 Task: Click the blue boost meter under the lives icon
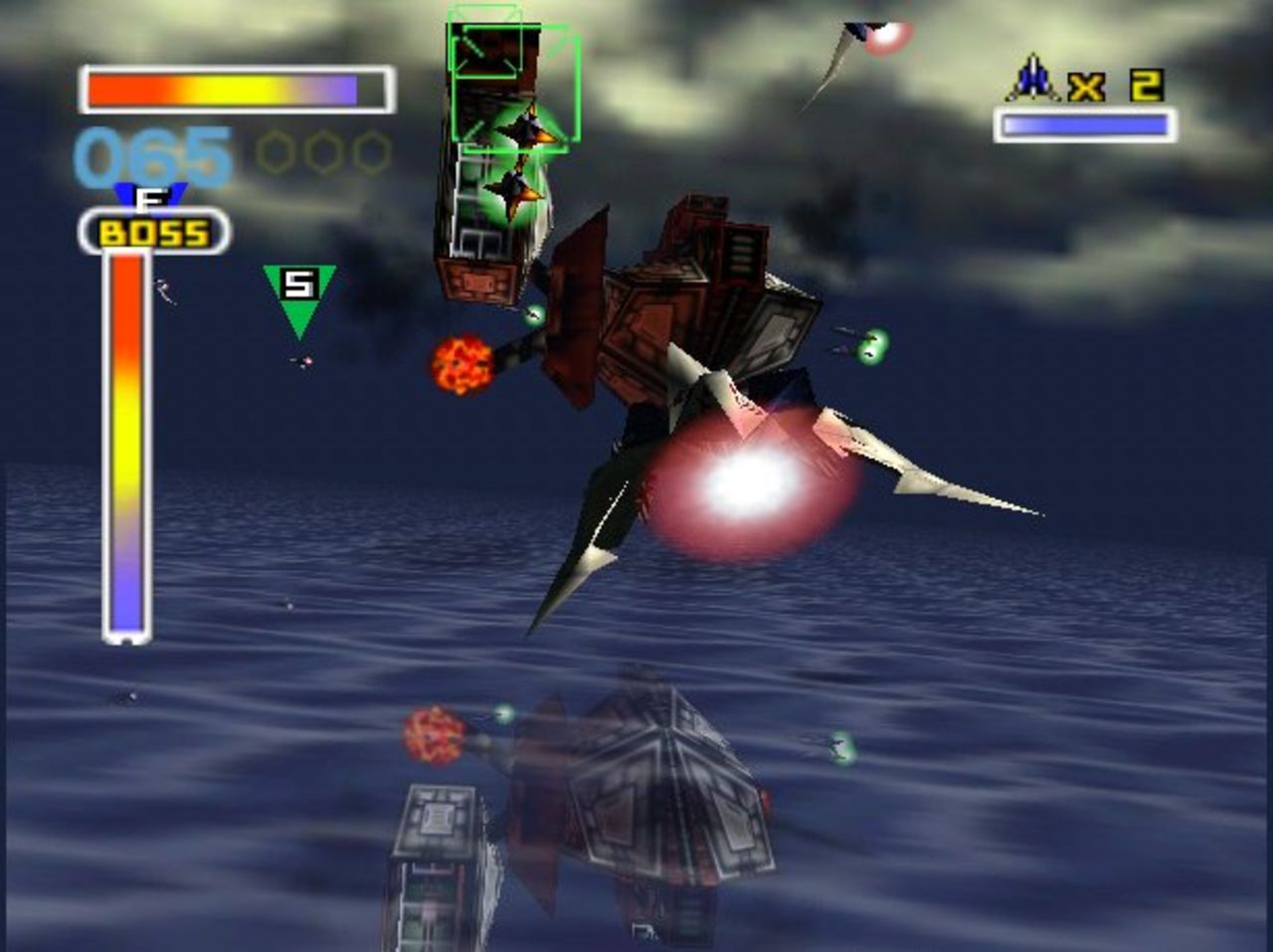point(1084,124)
